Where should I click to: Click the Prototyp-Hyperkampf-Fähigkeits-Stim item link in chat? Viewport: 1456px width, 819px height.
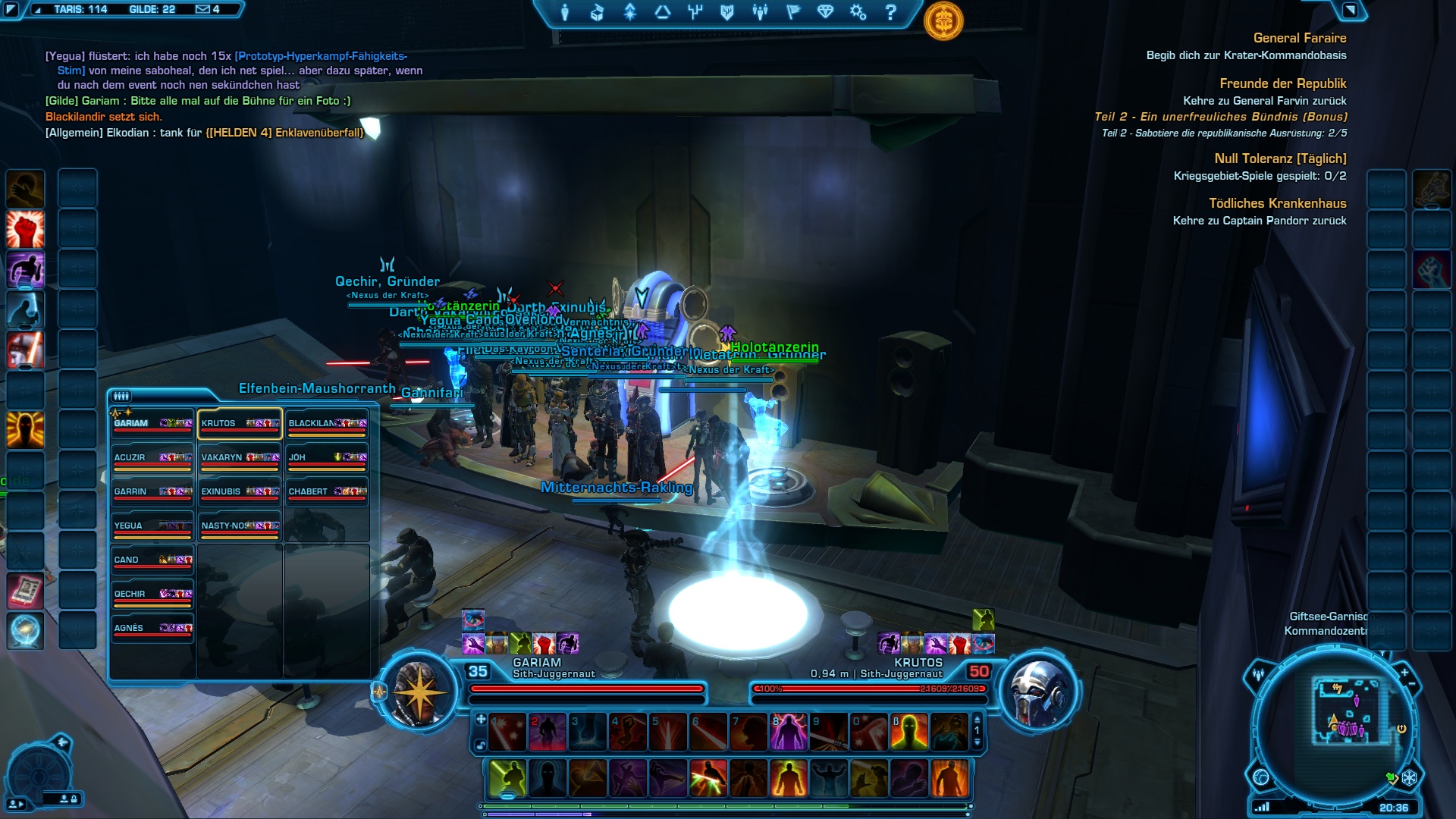click(x=321, y=56)
